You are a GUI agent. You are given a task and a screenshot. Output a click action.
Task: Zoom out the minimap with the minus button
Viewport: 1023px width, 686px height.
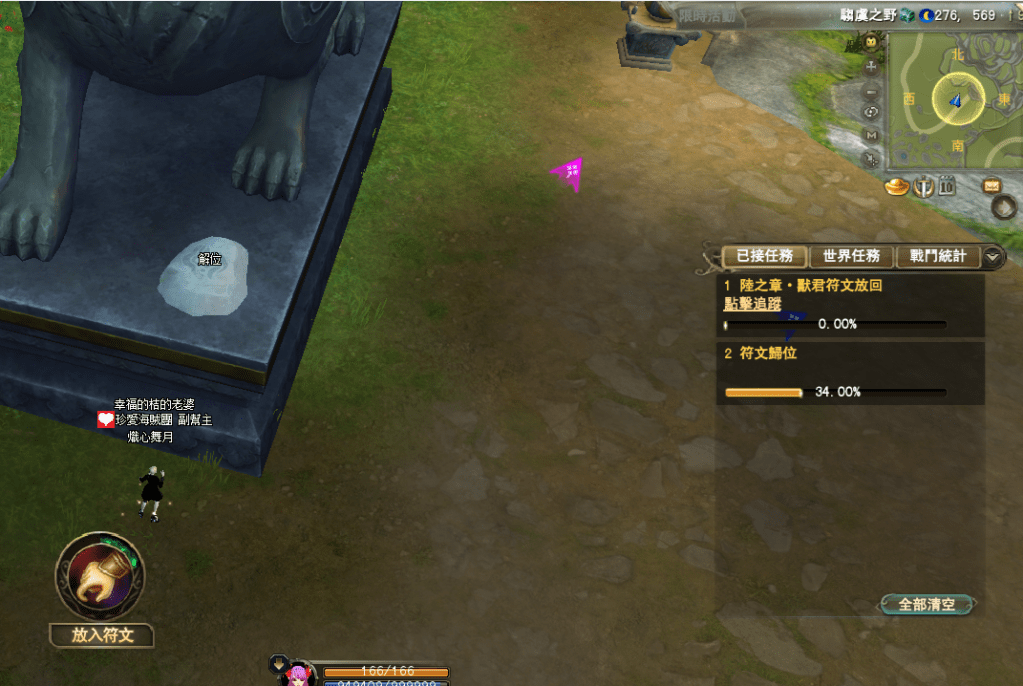point(871,90)
